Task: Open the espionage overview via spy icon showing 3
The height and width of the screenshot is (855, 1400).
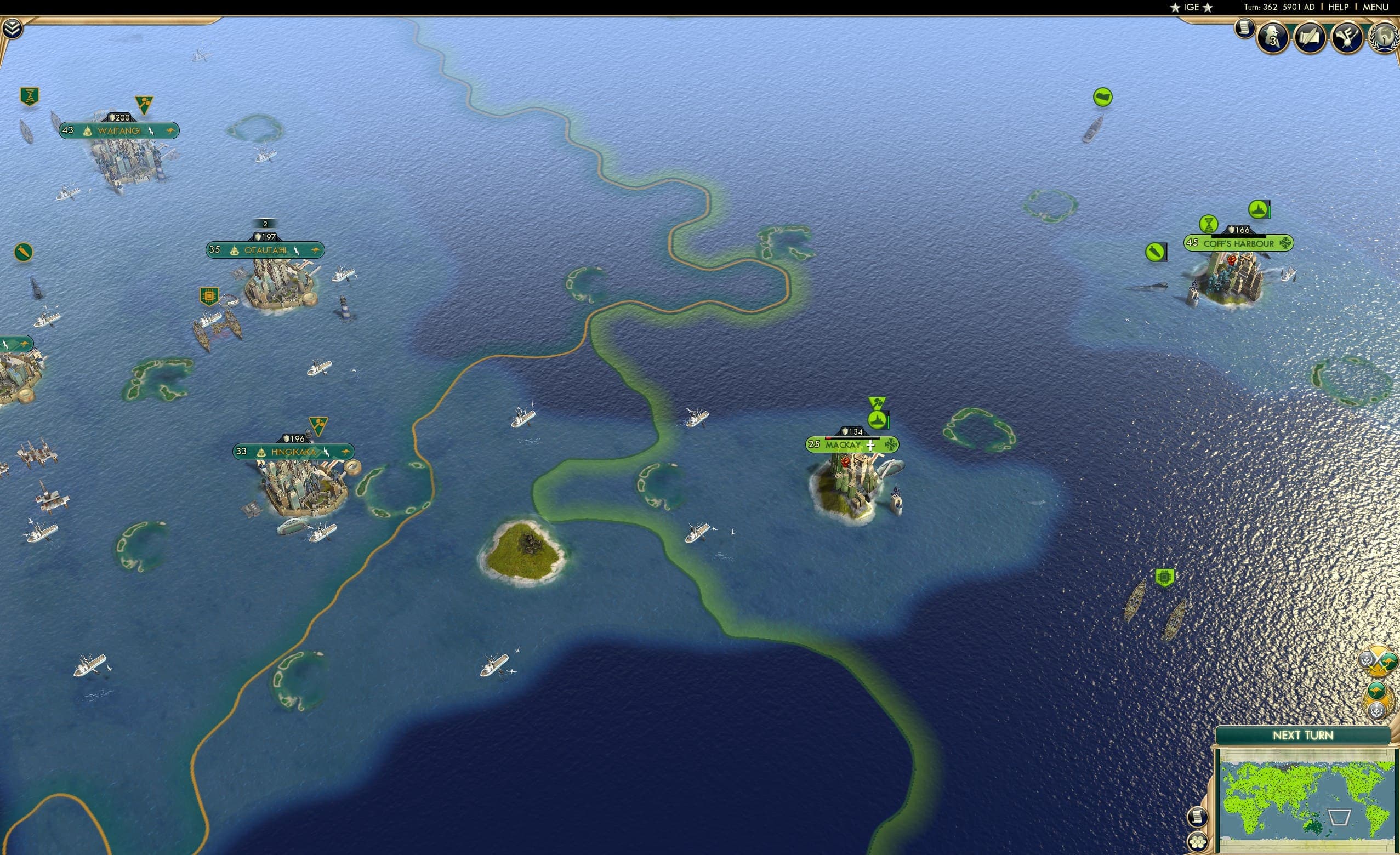Action: 1273,37
